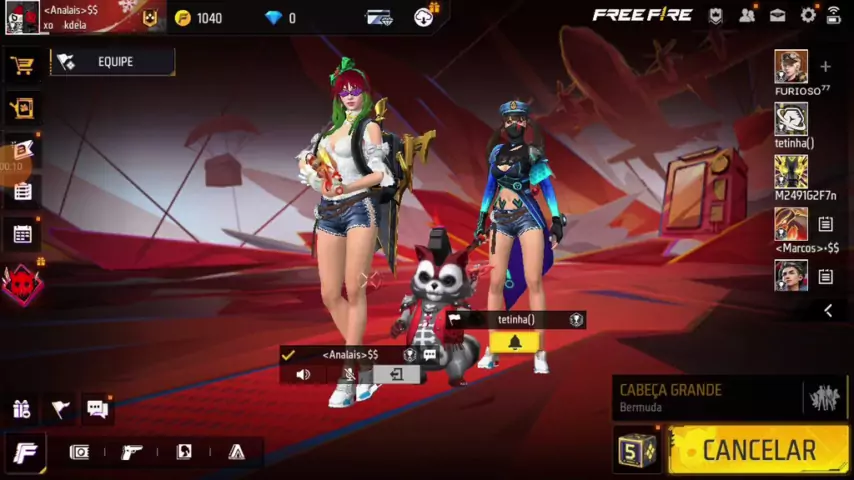
Task: Open the shopping cart store
Action: [x=22, y=66]
